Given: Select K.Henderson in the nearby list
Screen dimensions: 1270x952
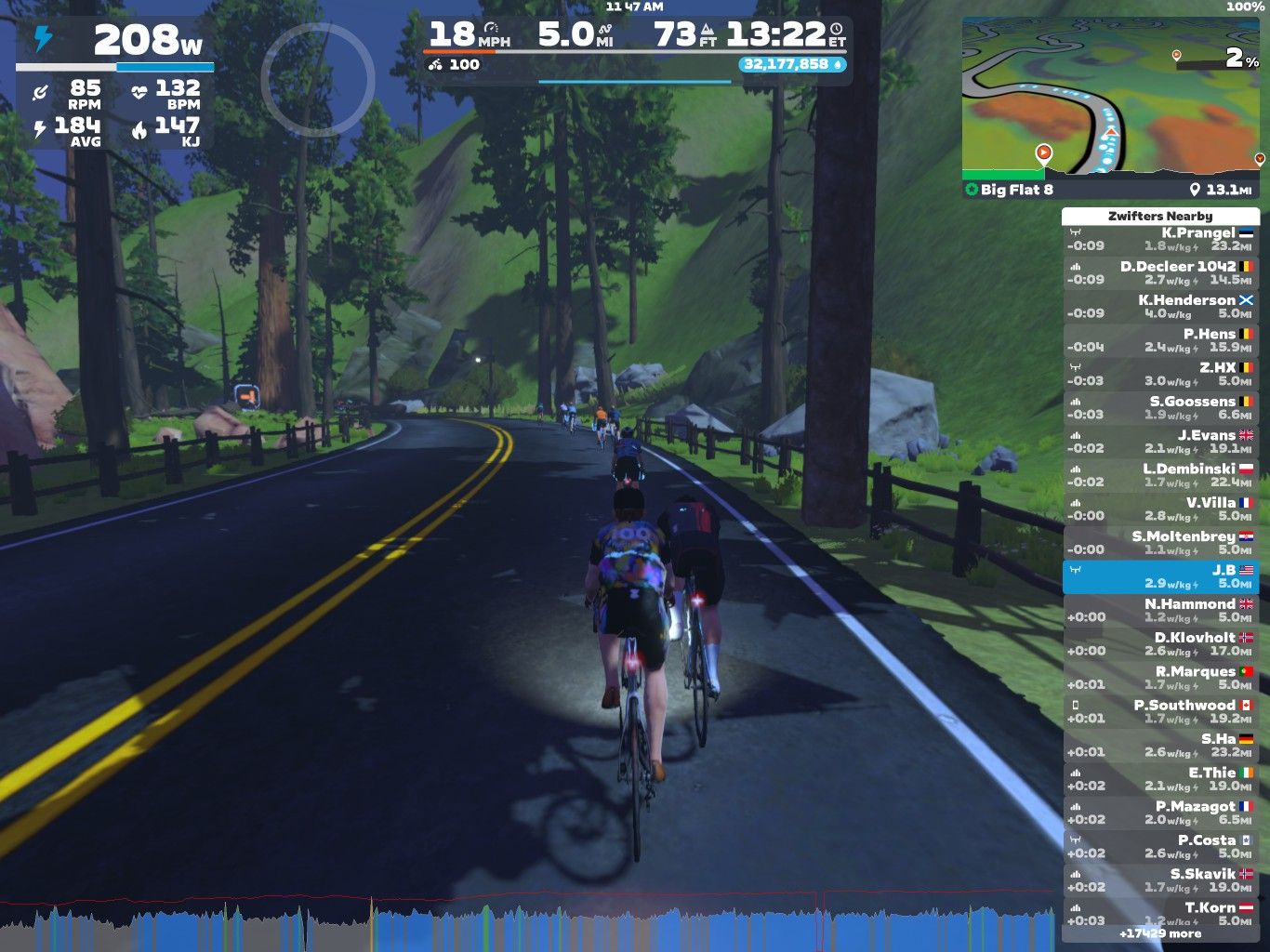Looking at the screenshot, I should point(1160,307).
